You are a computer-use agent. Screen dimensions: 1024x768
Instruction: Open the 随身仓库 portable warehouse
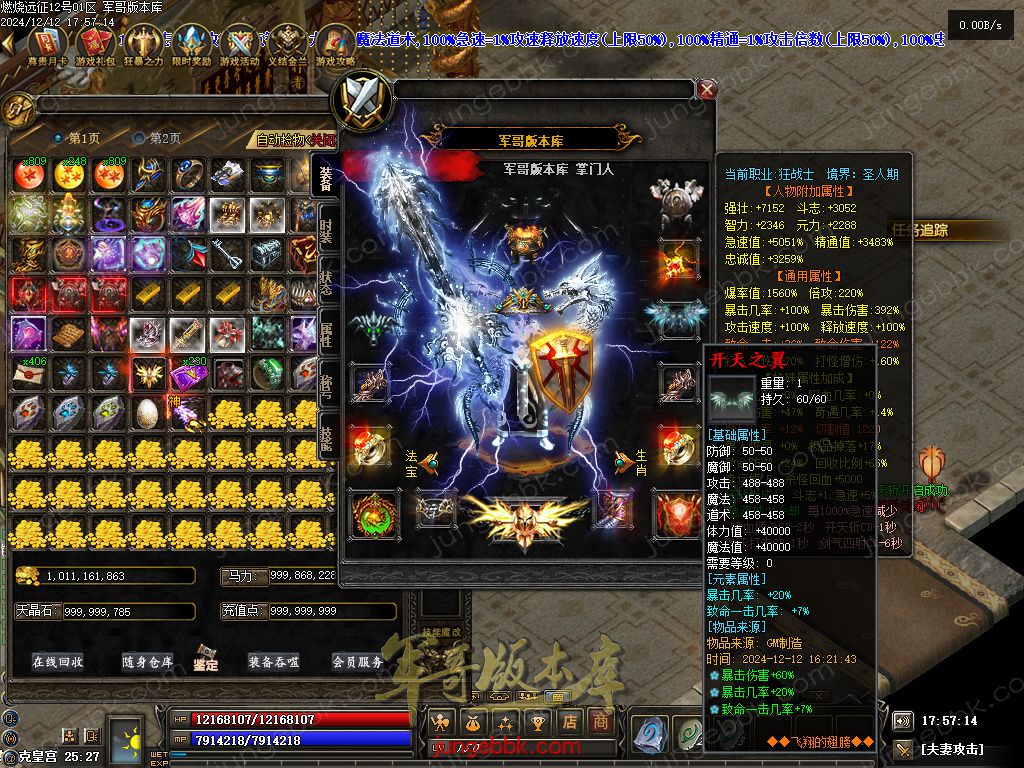pyautogui.click(x=148, y=661)
